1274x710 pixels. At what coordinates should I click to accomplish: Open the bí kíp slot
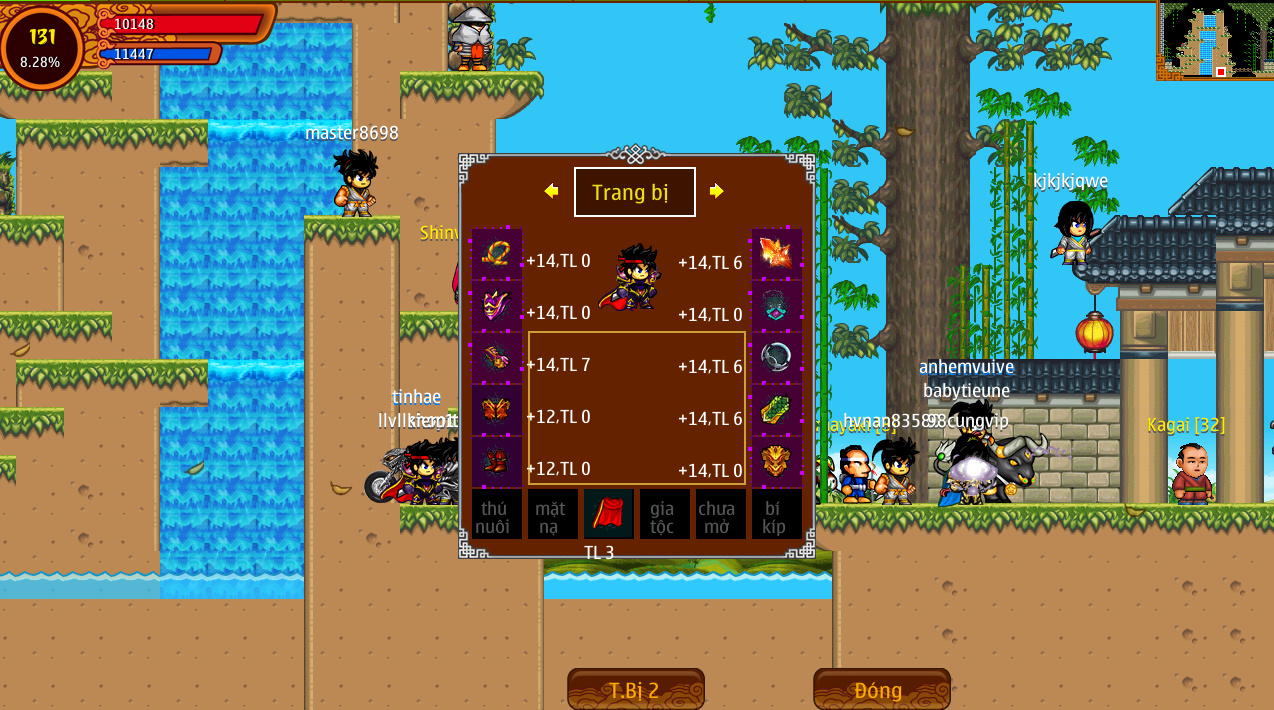777,514
